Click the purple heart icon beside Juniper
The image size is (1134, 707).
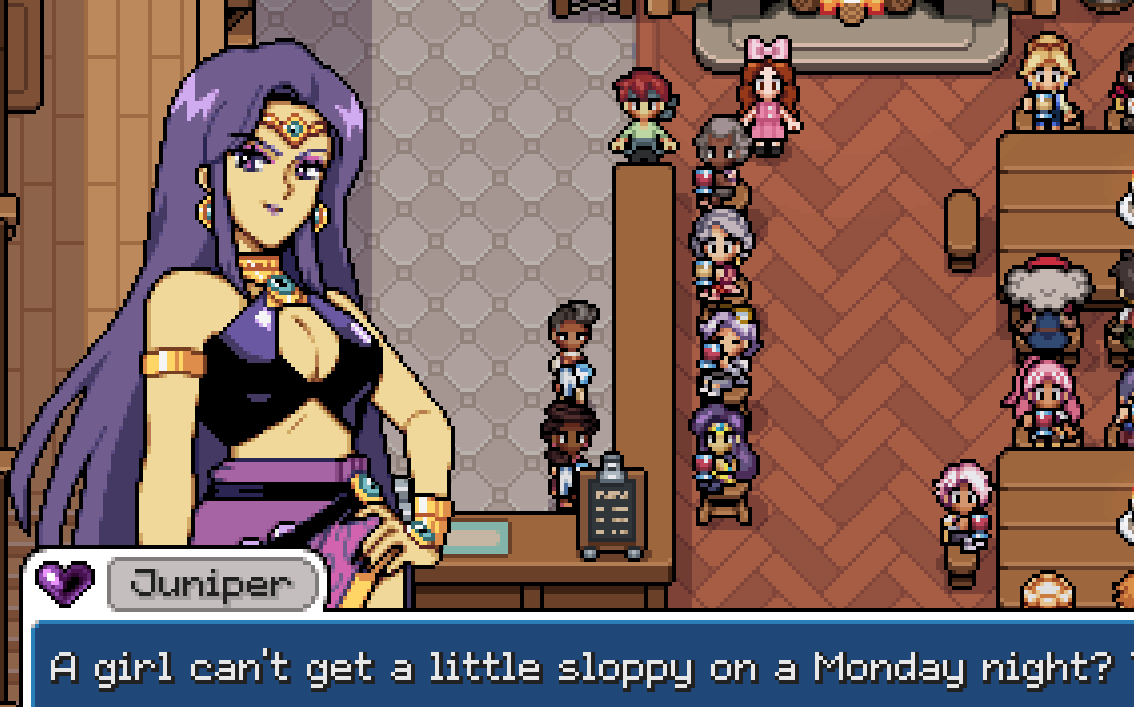pos(65,580)
